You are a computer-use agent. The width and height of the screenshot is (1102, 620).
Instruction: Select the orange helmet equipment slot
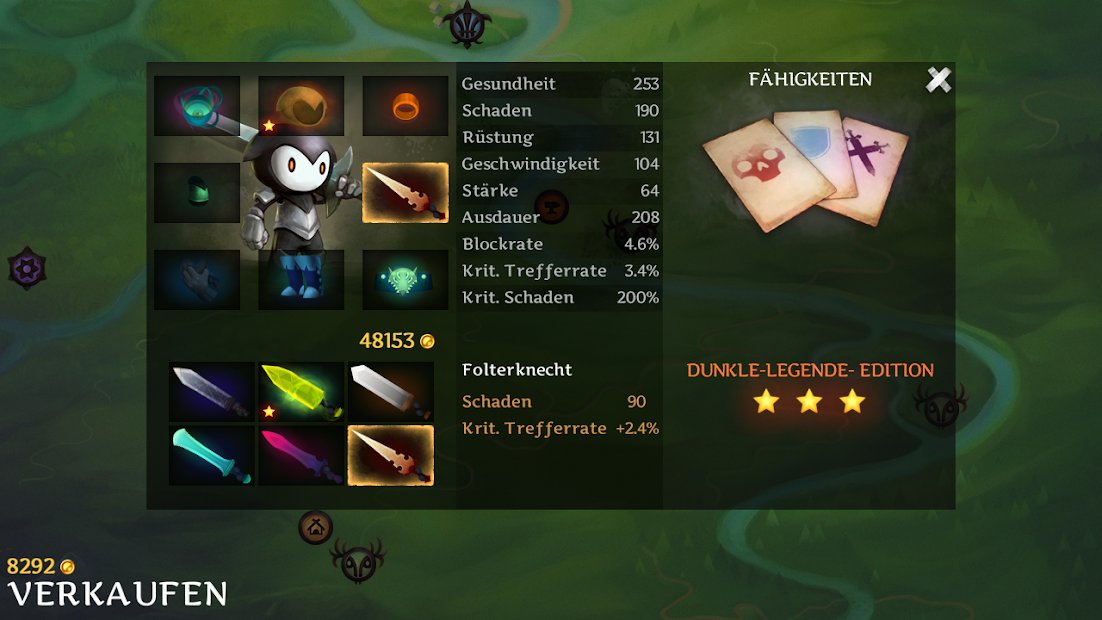coord(301,106)
